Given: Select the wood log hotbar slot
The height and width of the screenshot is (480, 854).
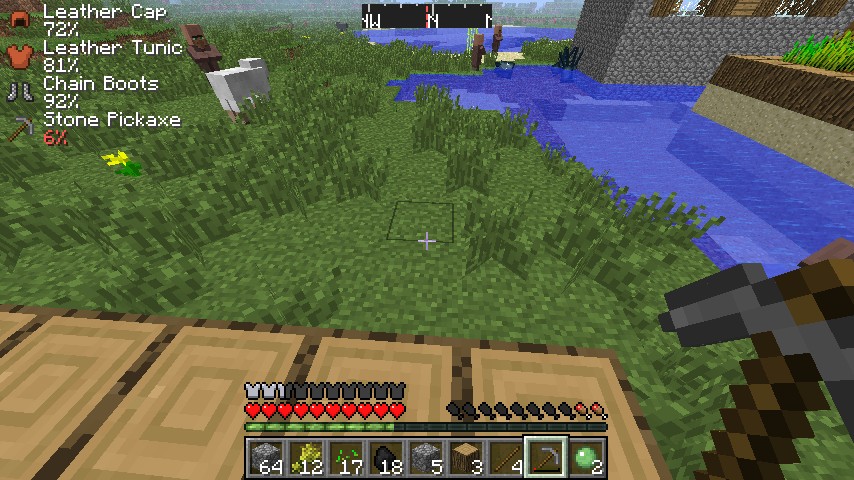Looking at the screenshot, I should tap(466, 457).
